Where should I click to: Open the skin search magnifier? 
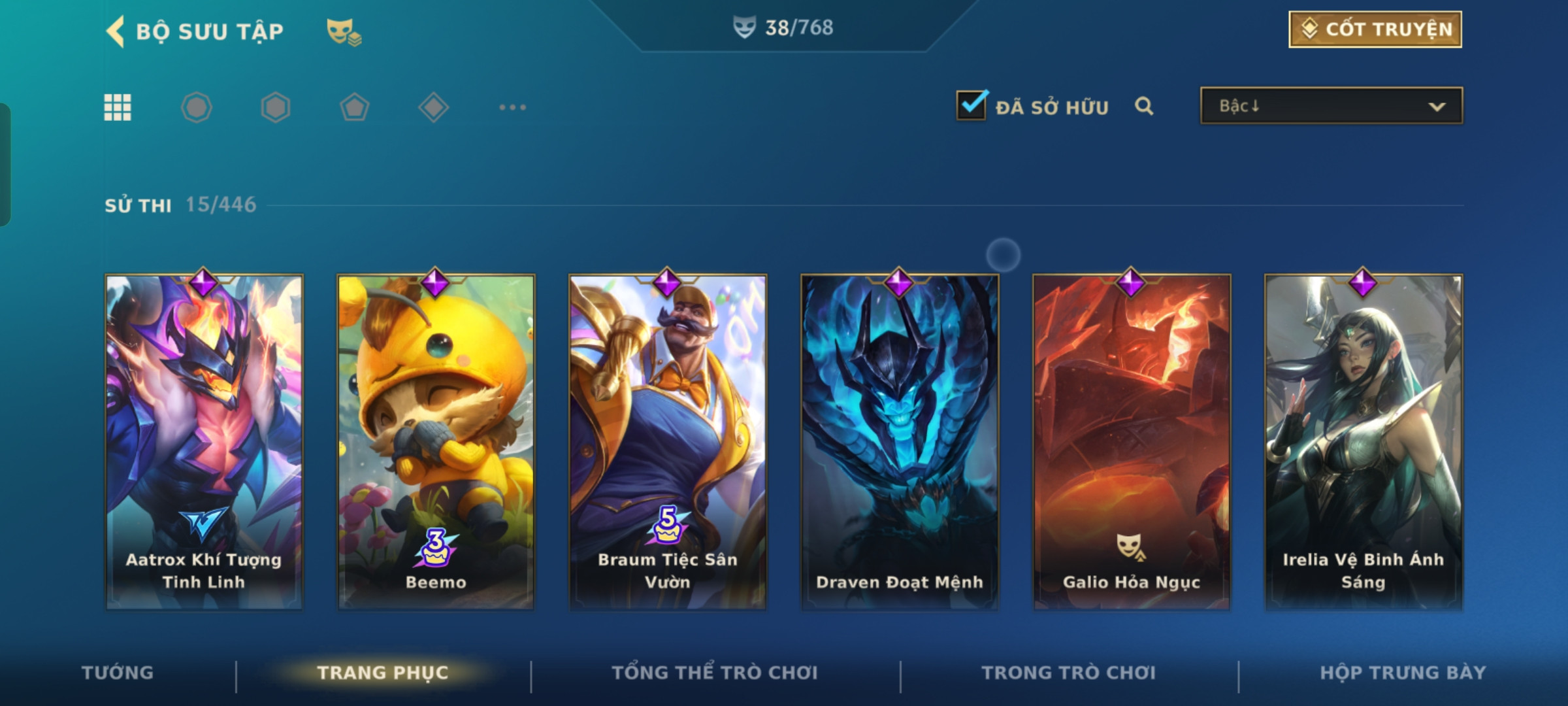pos(1143,106)
